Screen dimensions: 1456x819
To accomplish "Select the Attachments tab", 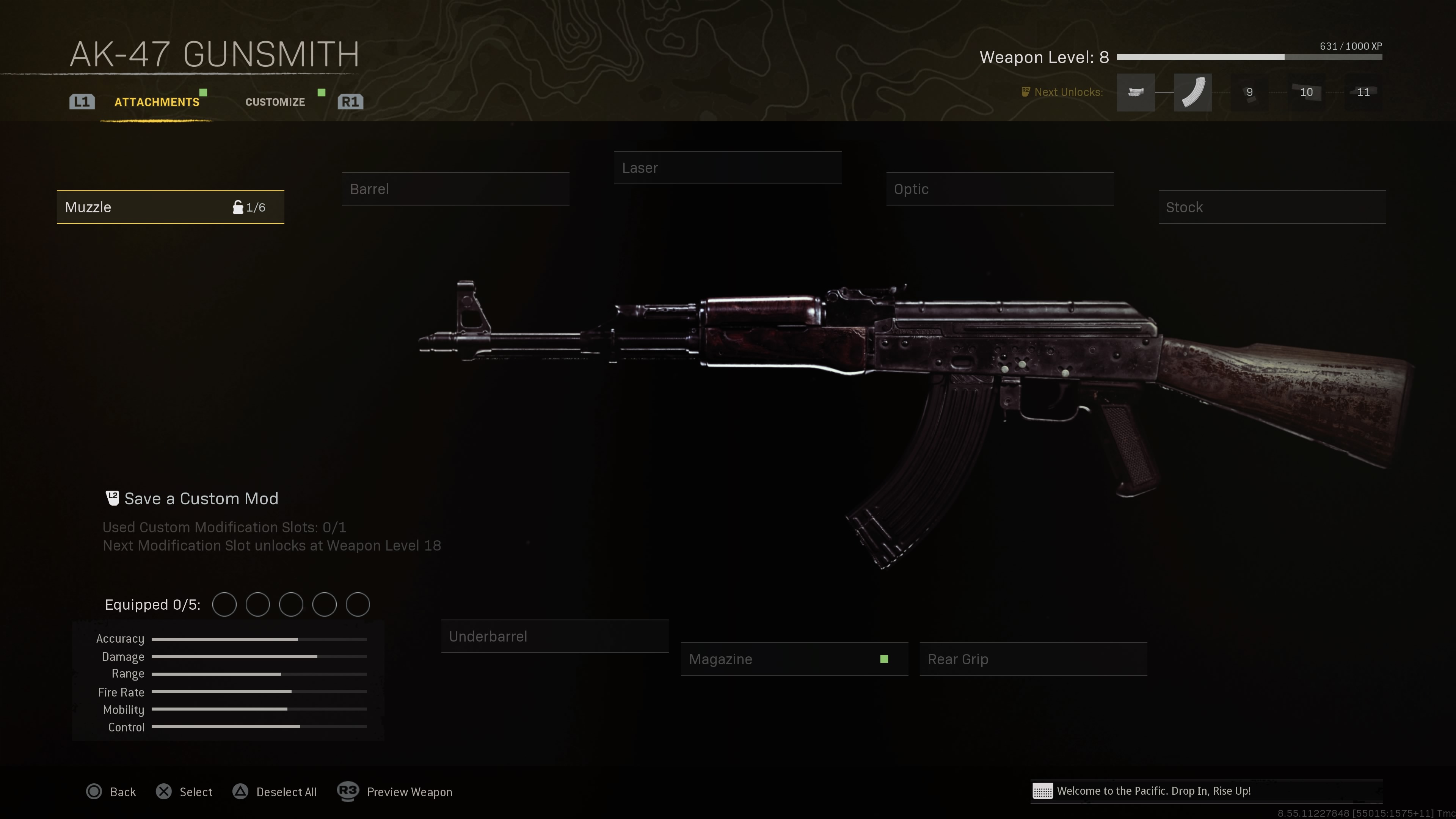I will tap(157, 102).
